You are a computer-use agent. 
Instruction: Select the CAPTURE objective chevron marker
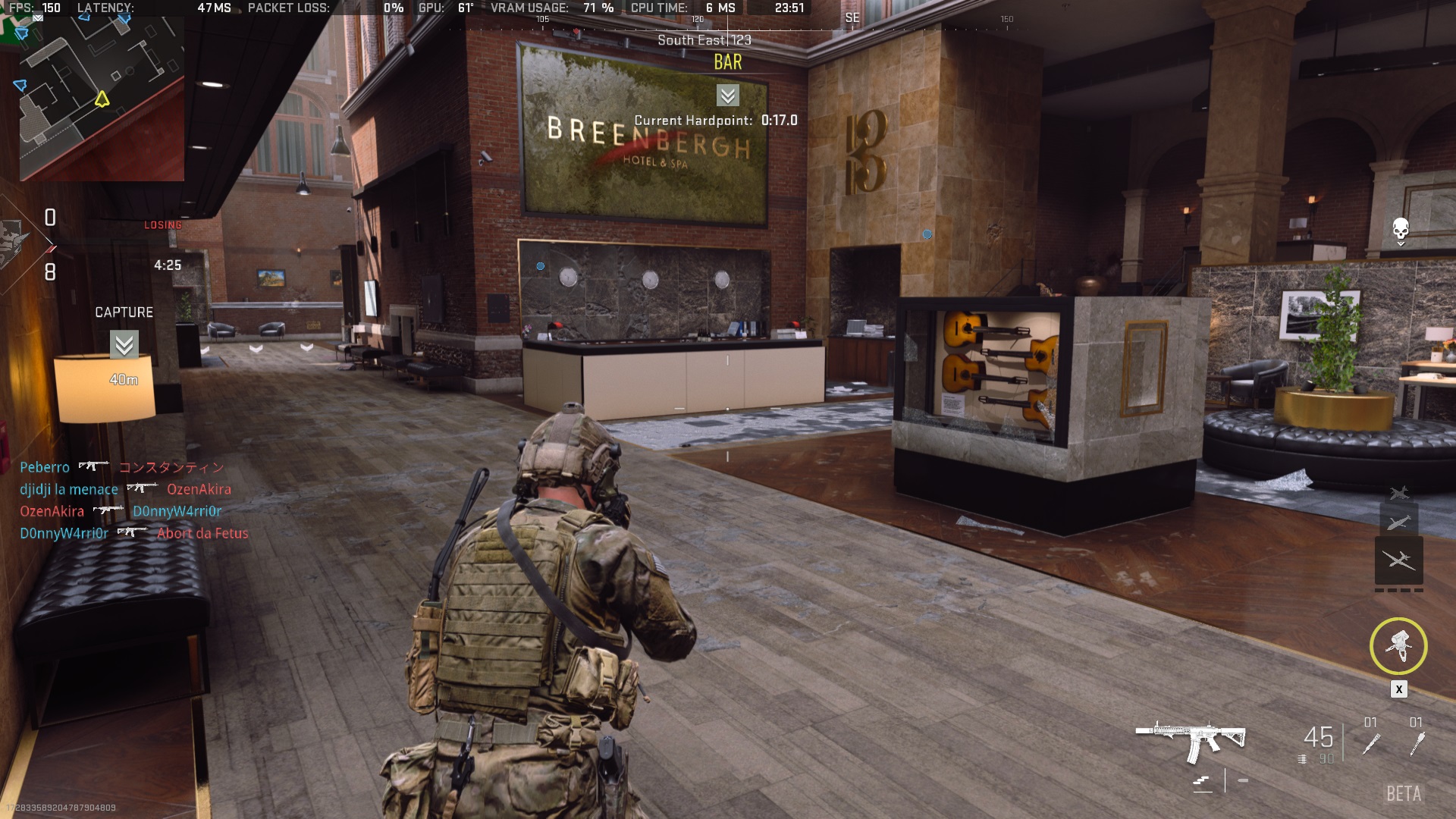[124, 344]
